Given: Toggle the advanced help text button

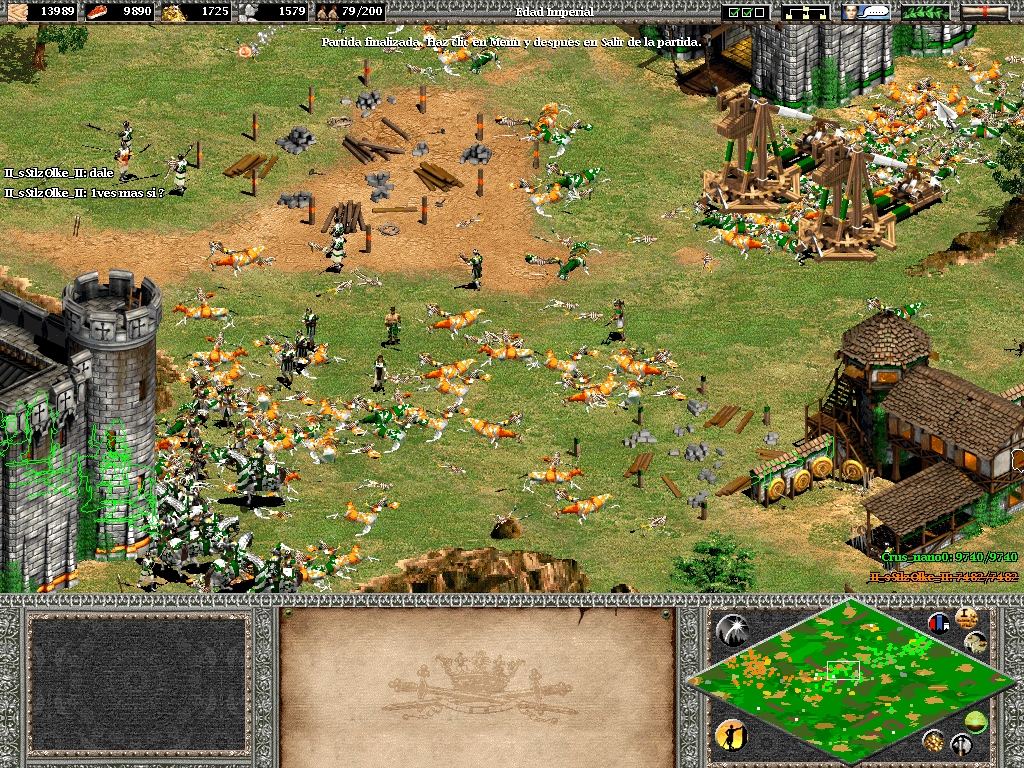Looking at the screenshot, I should point(966,616).
